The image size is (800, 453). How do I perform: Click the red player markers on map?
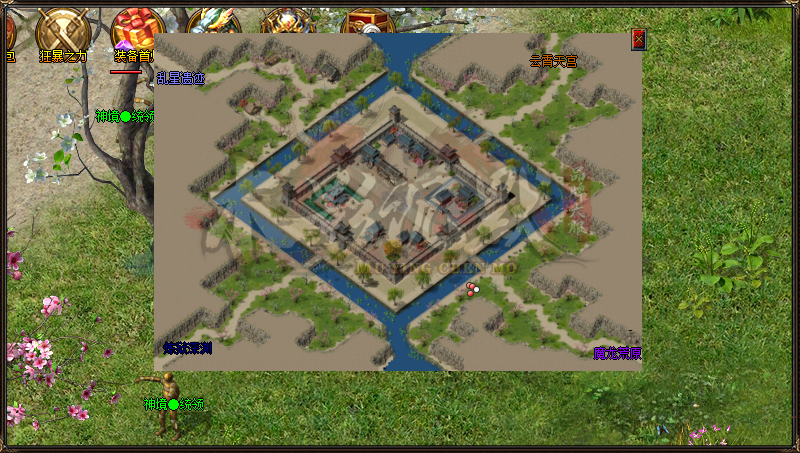click(472, 289)
